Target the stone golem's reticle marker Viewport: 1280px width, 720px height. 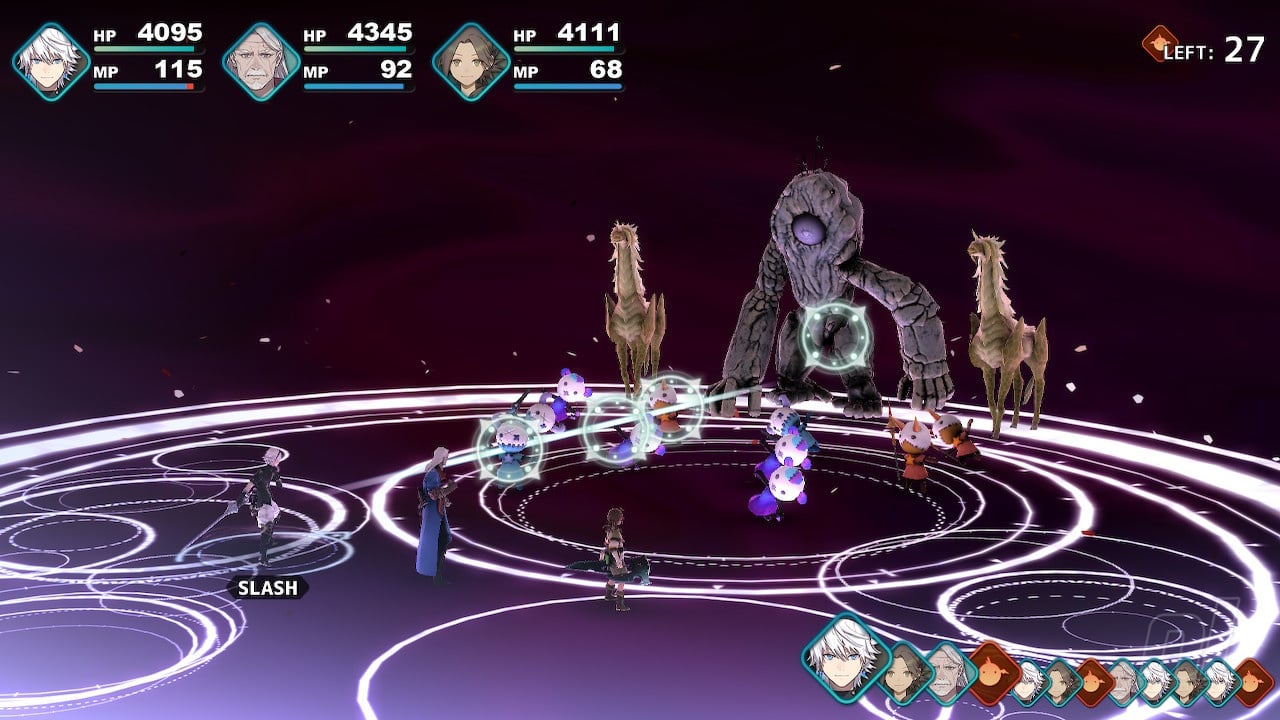tap(836, 337)
